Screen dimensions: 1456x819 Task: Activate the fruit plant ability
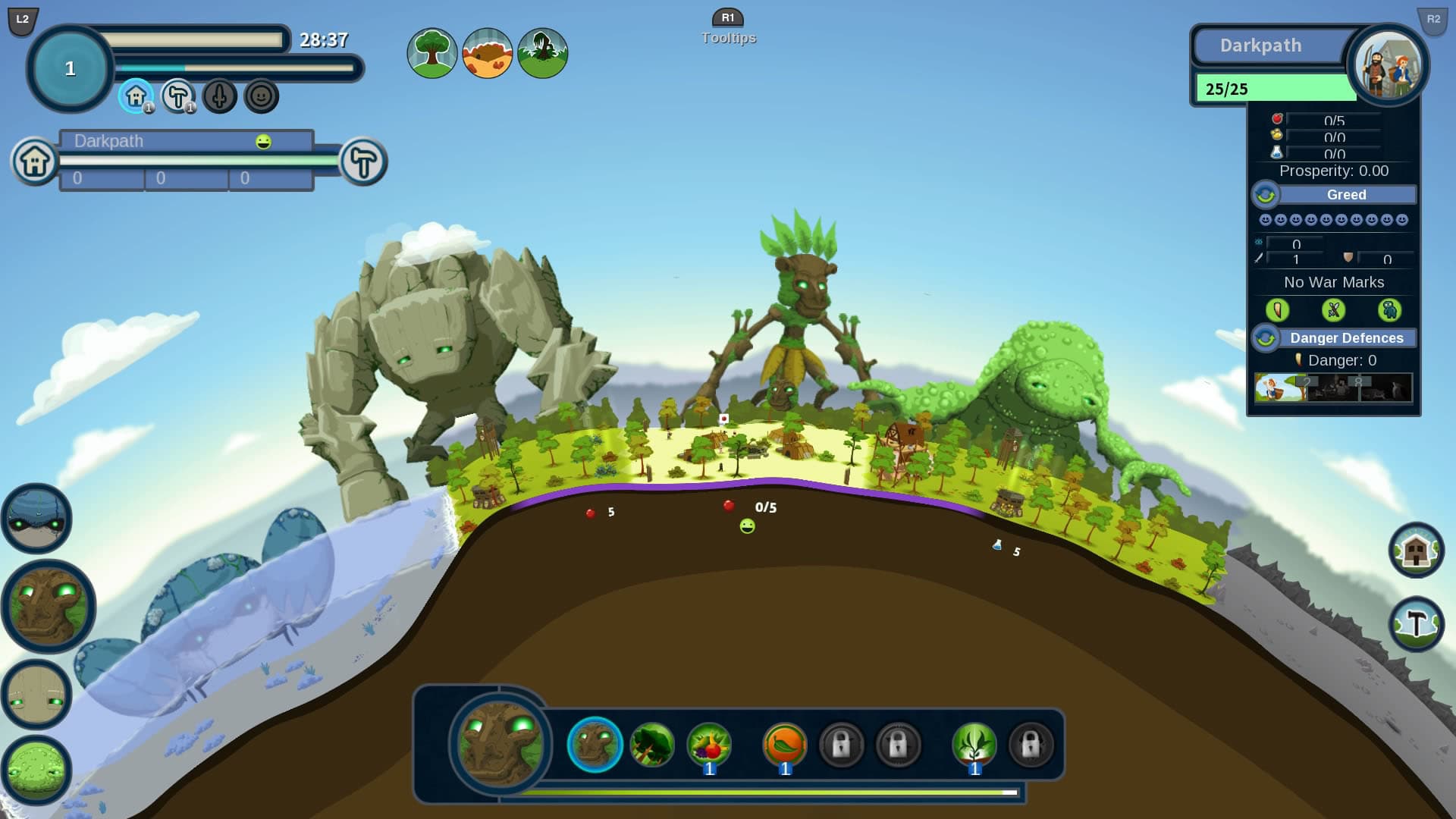click(x=709, y=745)
